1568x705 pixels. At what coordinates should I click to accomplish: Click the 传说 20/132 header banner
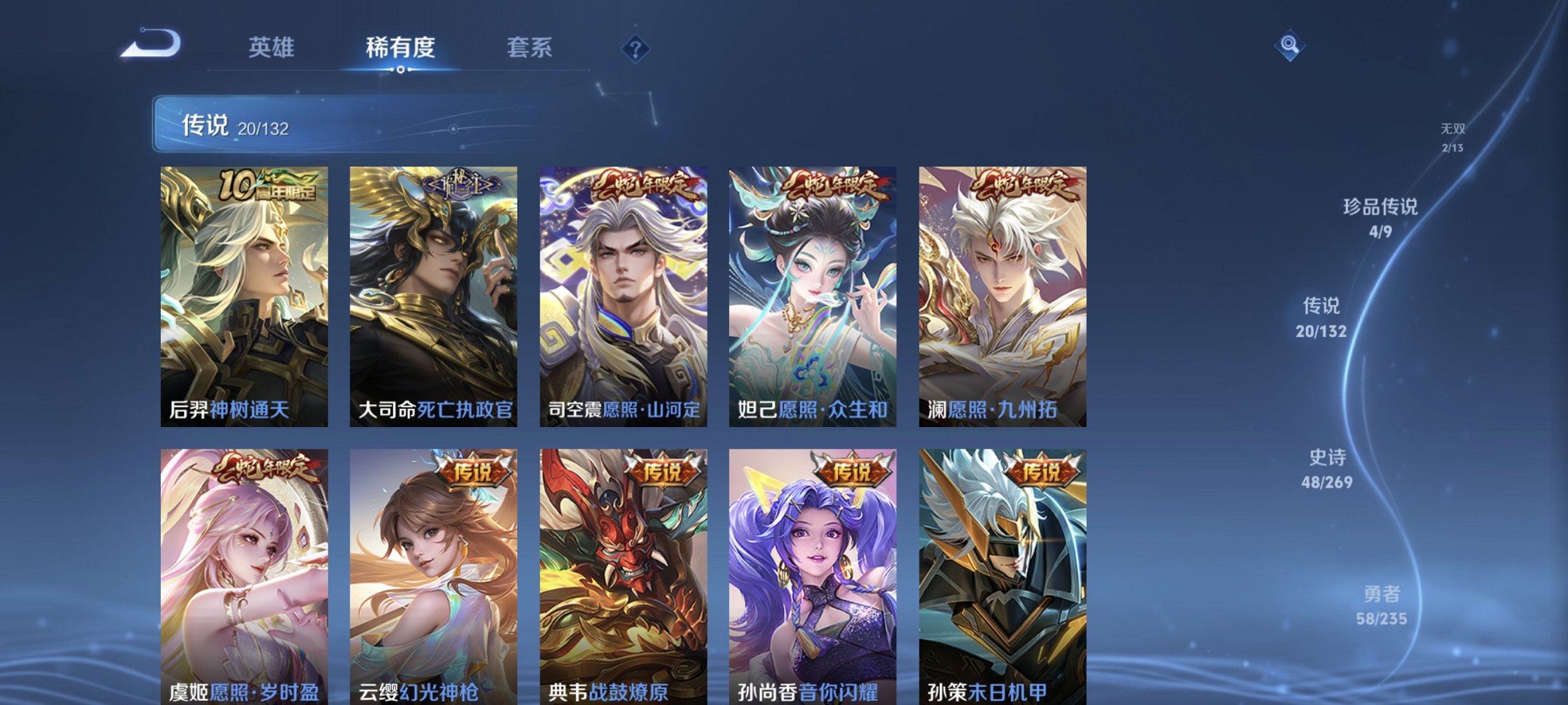pos(332,124)
